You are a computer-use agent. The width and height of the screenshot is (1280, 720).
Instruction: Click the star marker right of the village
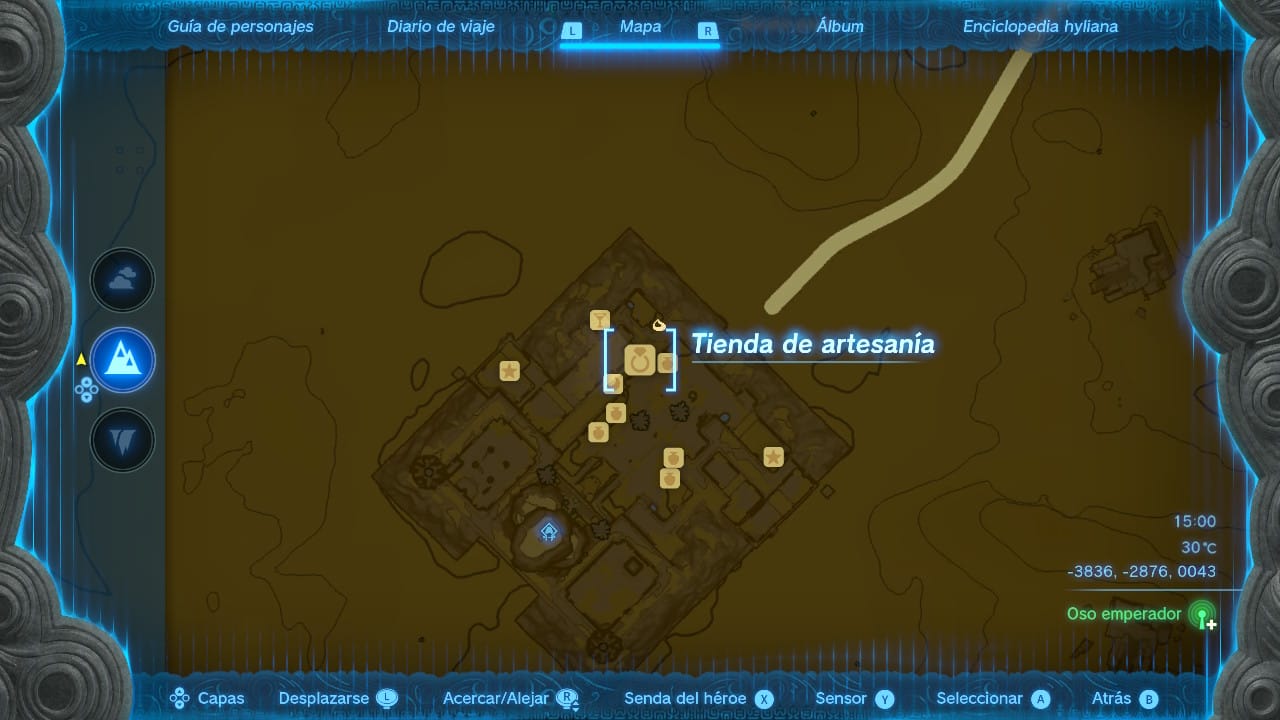[x=775, y=458]
